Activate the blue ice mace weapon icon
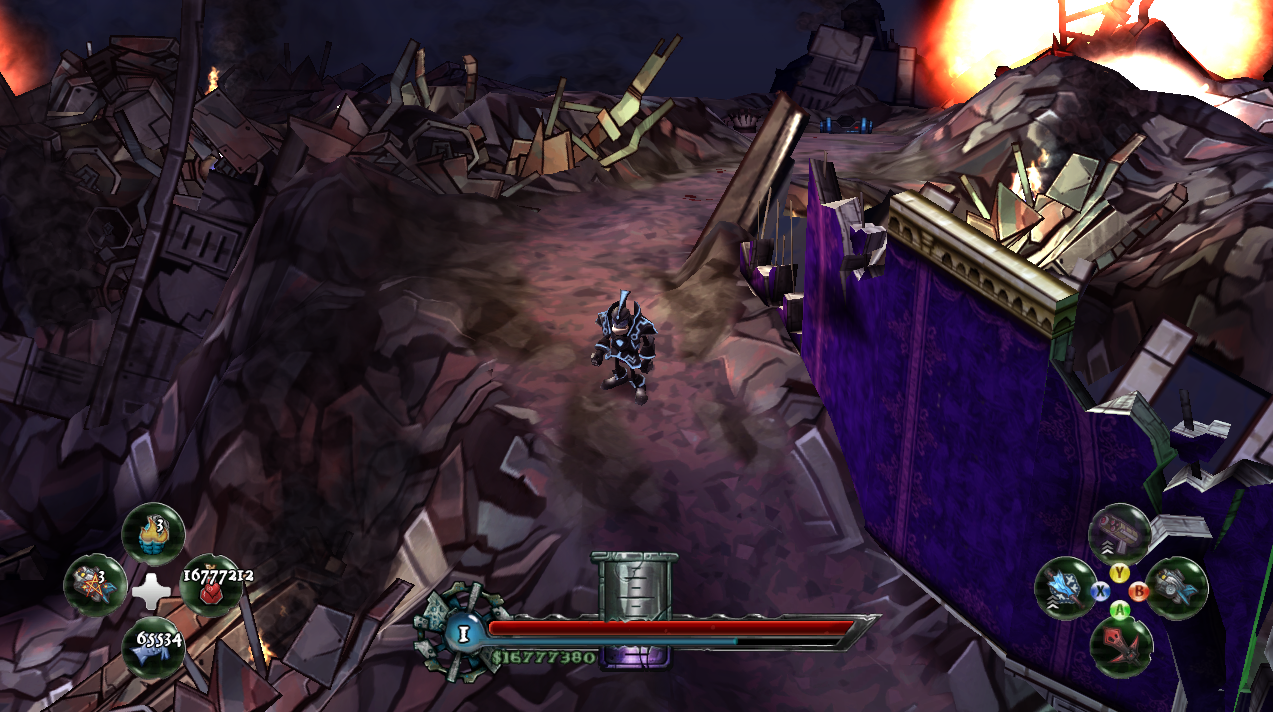Viewport: 1273px width, 712px height. click(1064, 588)
